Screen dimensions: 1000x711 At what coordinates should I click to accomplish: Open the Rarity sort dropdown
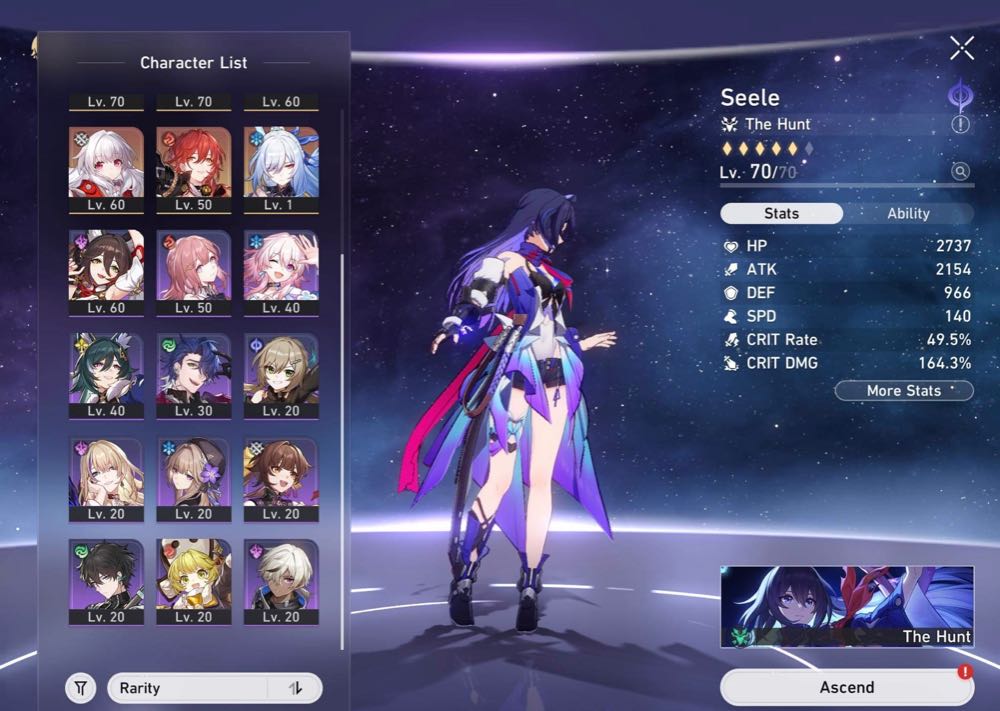click(x=190, y=688)
